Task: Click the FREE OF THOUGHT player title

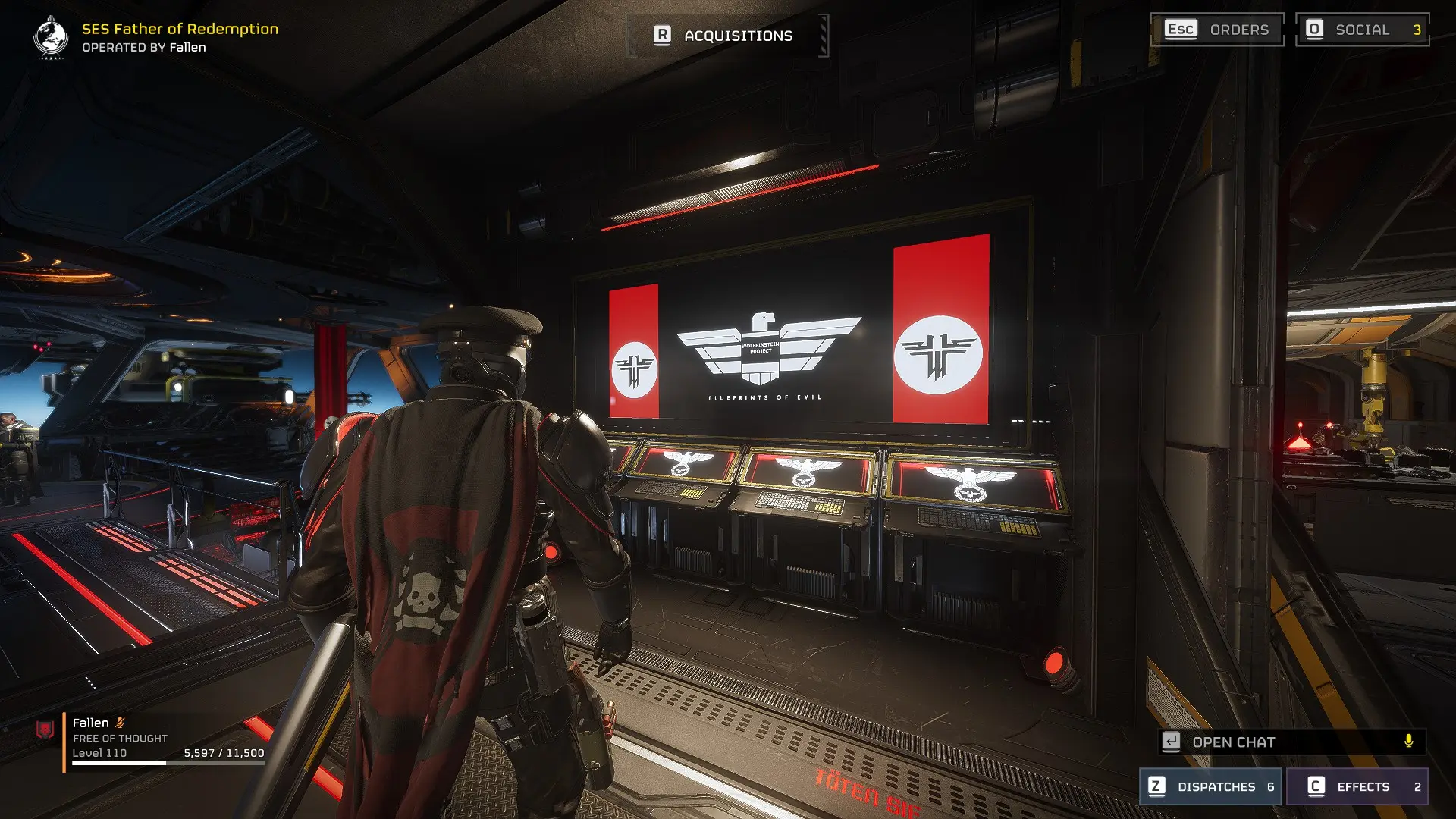Action: [120, 737]
